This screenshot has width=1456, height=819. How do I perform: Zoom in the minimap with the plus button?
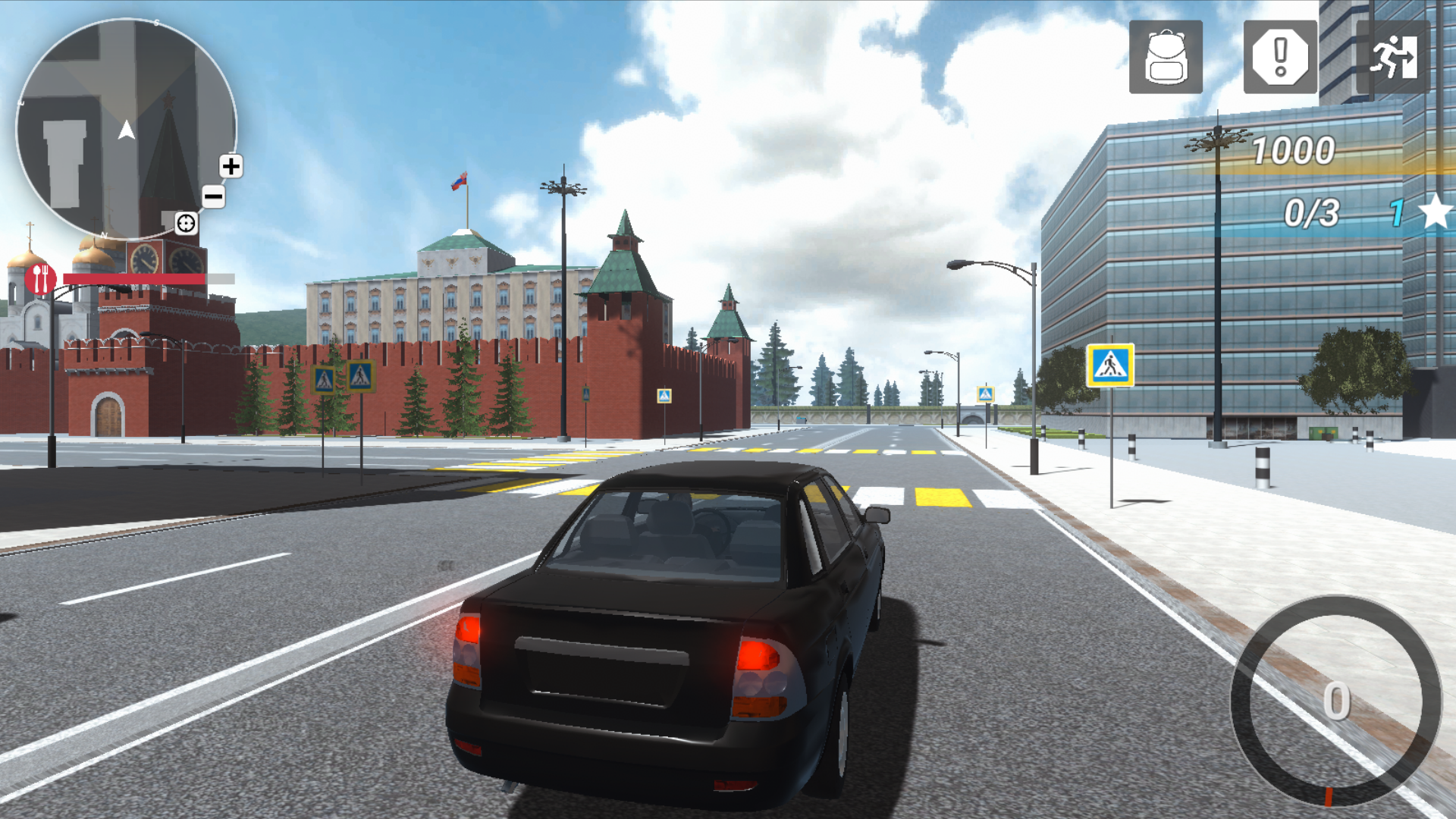pyautogui.click(x=231, y=167)
